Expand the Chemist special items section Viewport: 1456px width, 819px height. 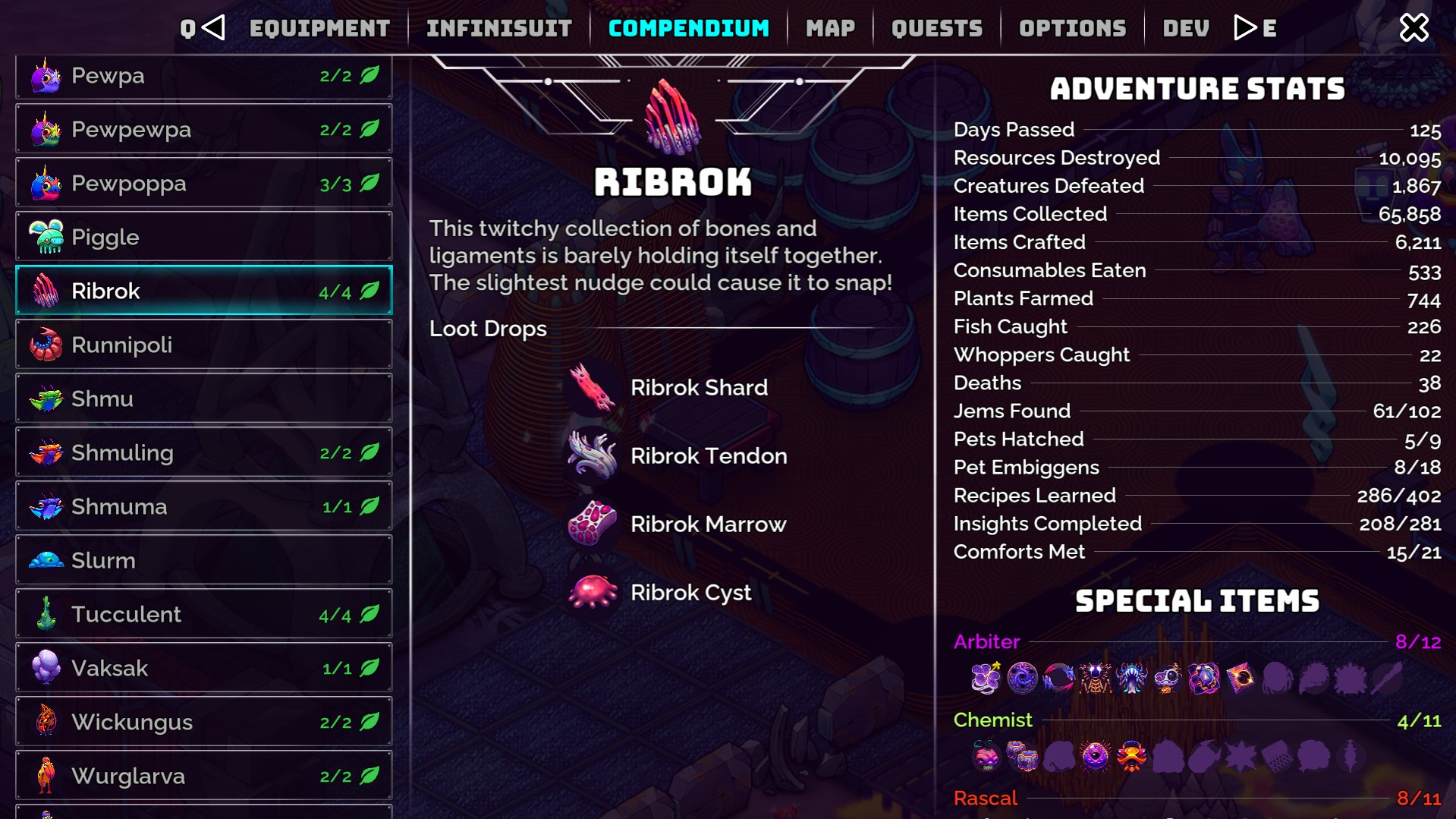click(993, 720)
